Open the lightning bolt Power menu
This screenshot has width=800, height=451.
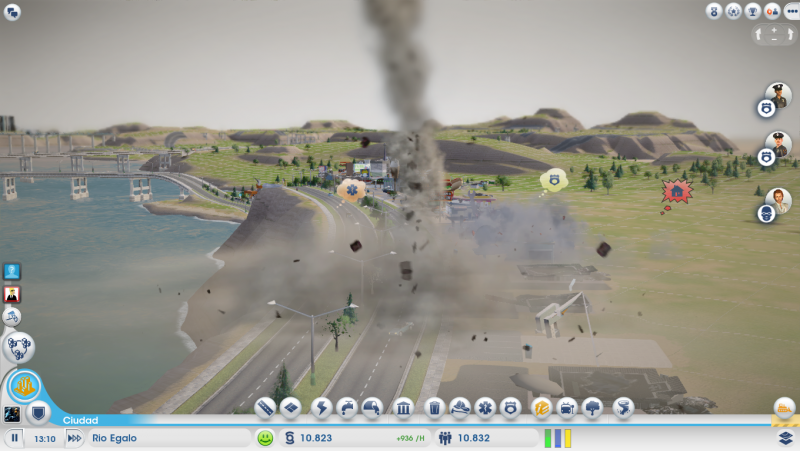tap(321, 408)
